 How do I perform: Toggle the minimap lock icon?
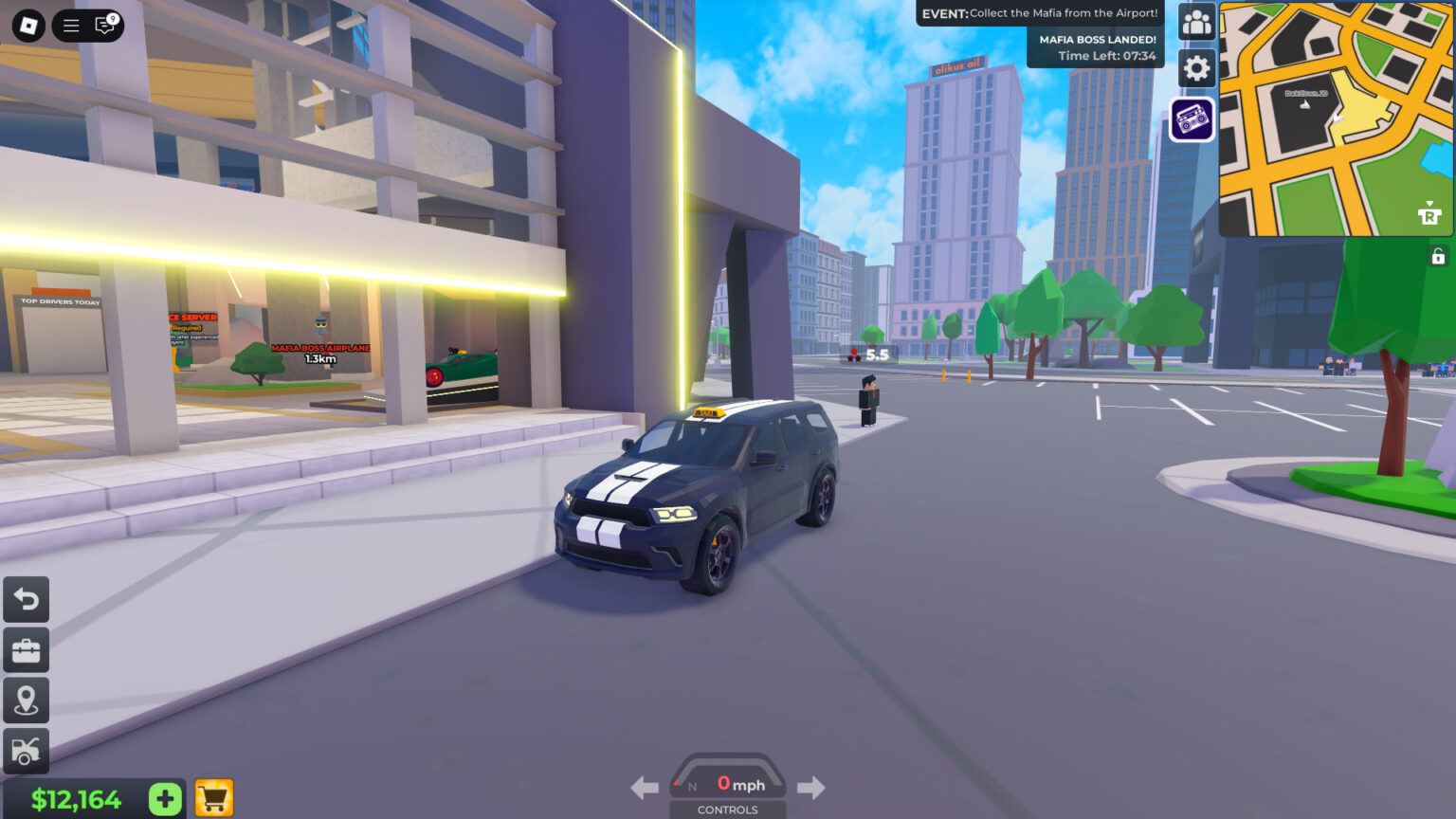[x=1437, y=254]
